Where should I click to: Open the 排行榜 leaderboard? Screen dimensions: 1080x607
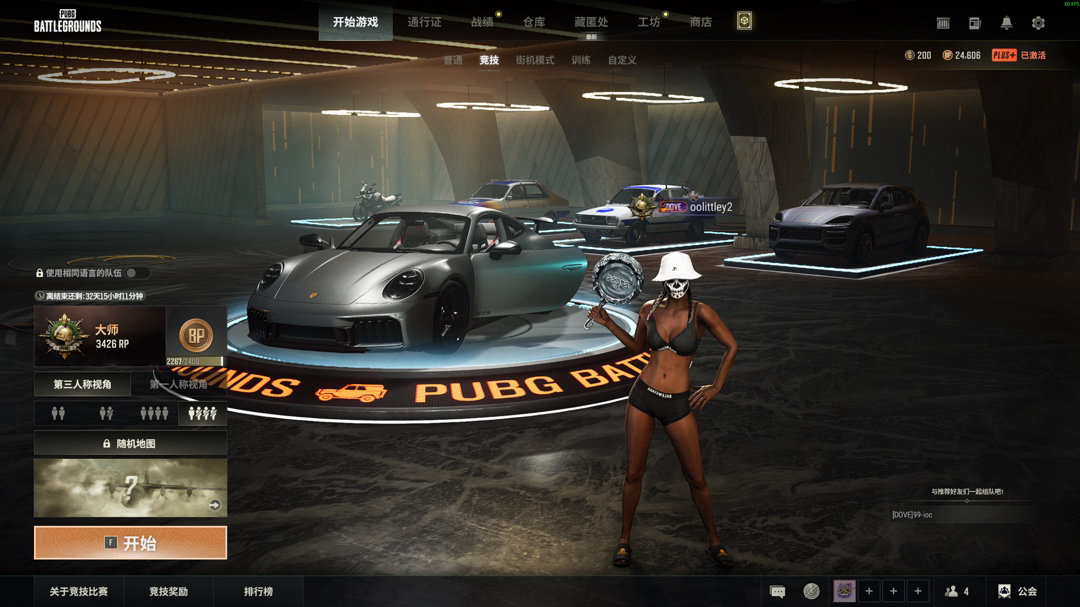click(258, 591)
